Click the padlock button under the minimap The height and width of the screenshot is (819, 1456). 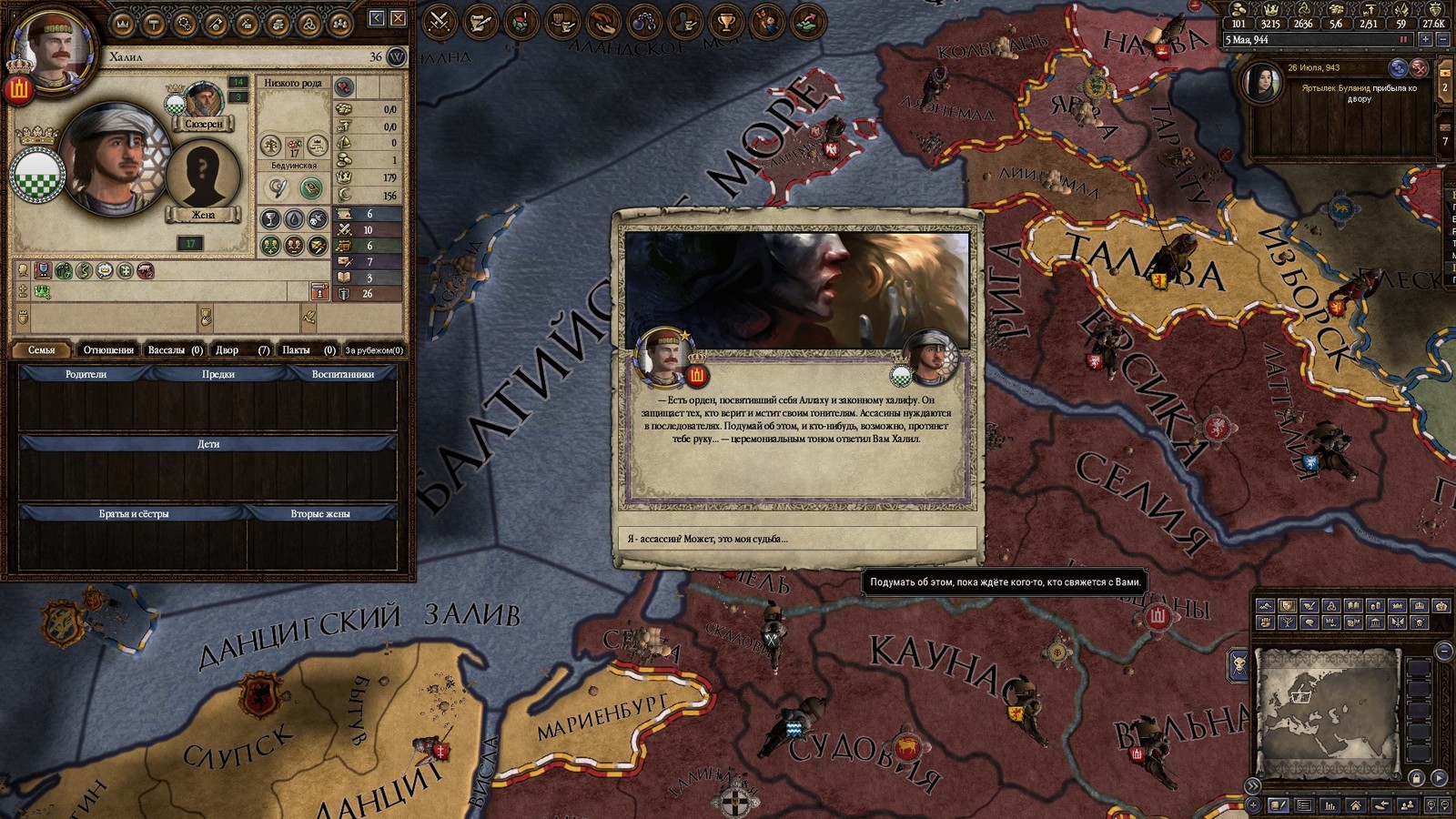[1416, 778]
